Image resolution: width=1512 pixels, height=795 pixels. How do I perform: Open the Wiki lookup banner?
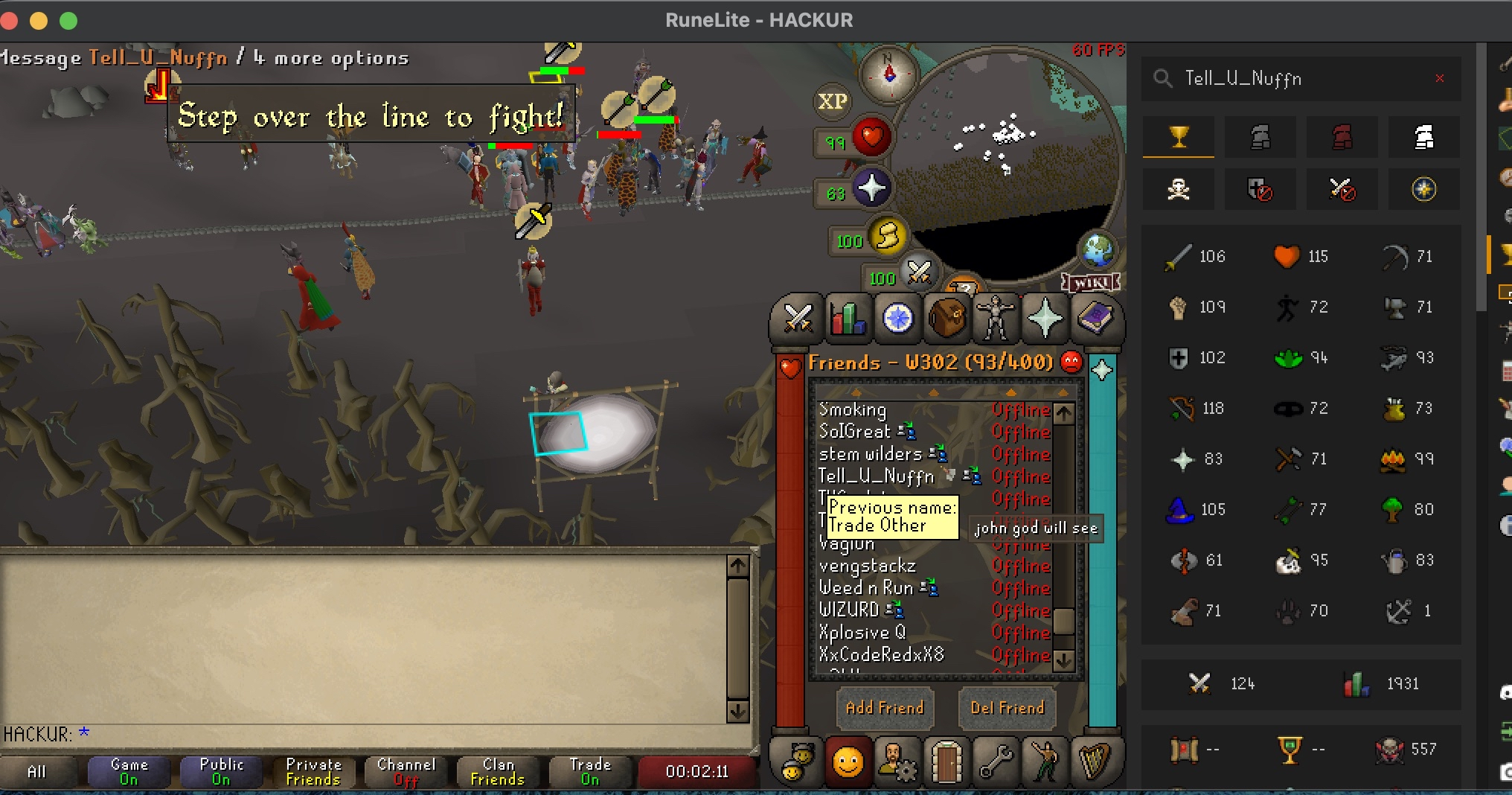[x=1091, y=283]
